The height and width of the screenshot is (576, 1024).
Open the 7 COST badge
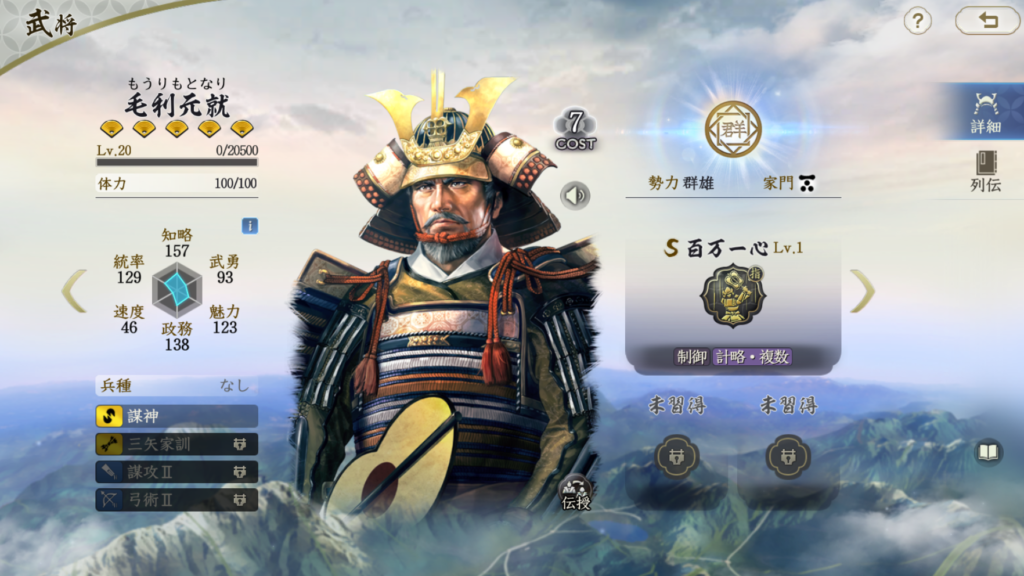pyautogui.click(x=576, y=131)
